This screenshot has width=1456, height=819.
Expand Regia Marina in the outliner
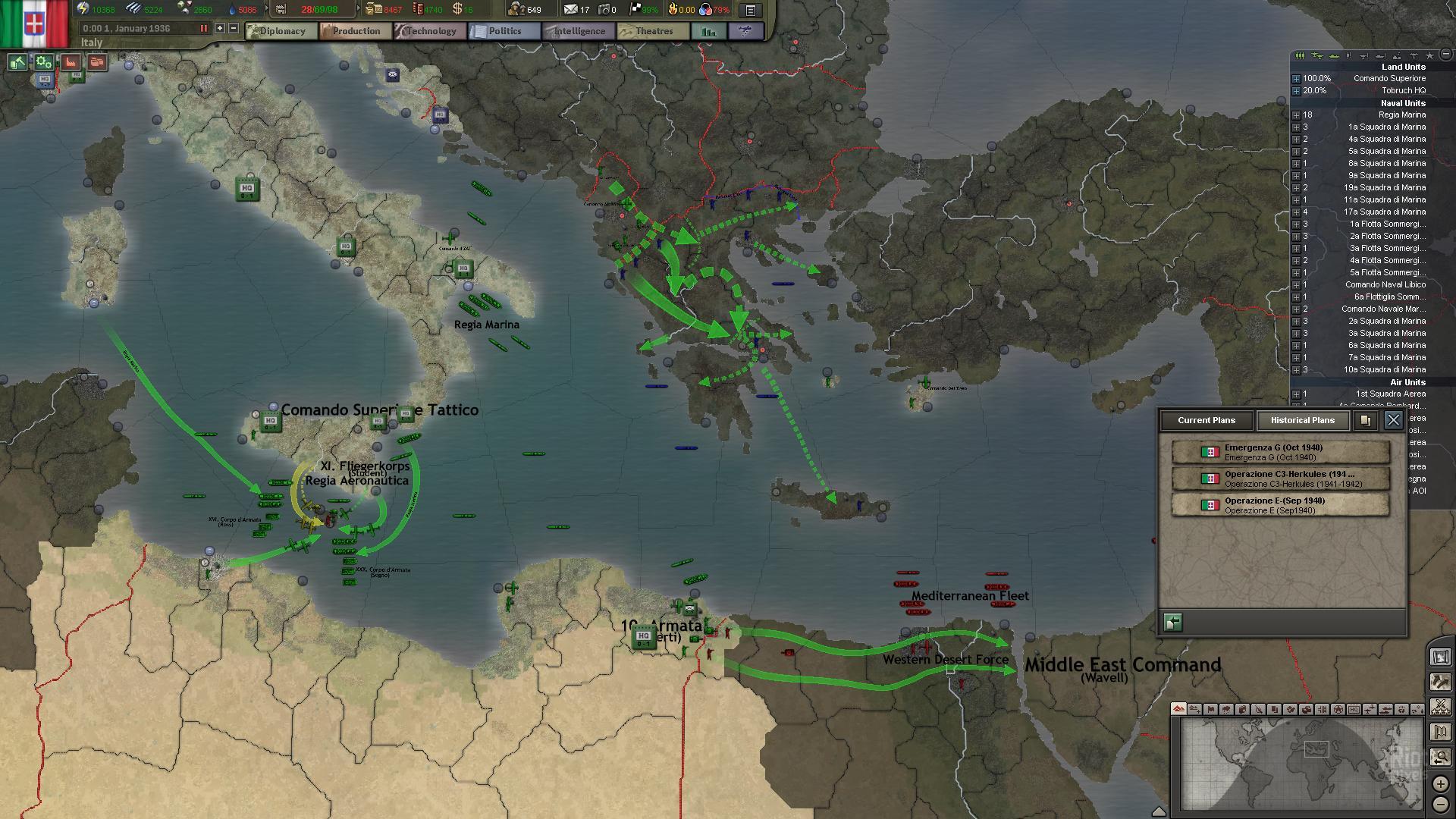[1296, 115]
